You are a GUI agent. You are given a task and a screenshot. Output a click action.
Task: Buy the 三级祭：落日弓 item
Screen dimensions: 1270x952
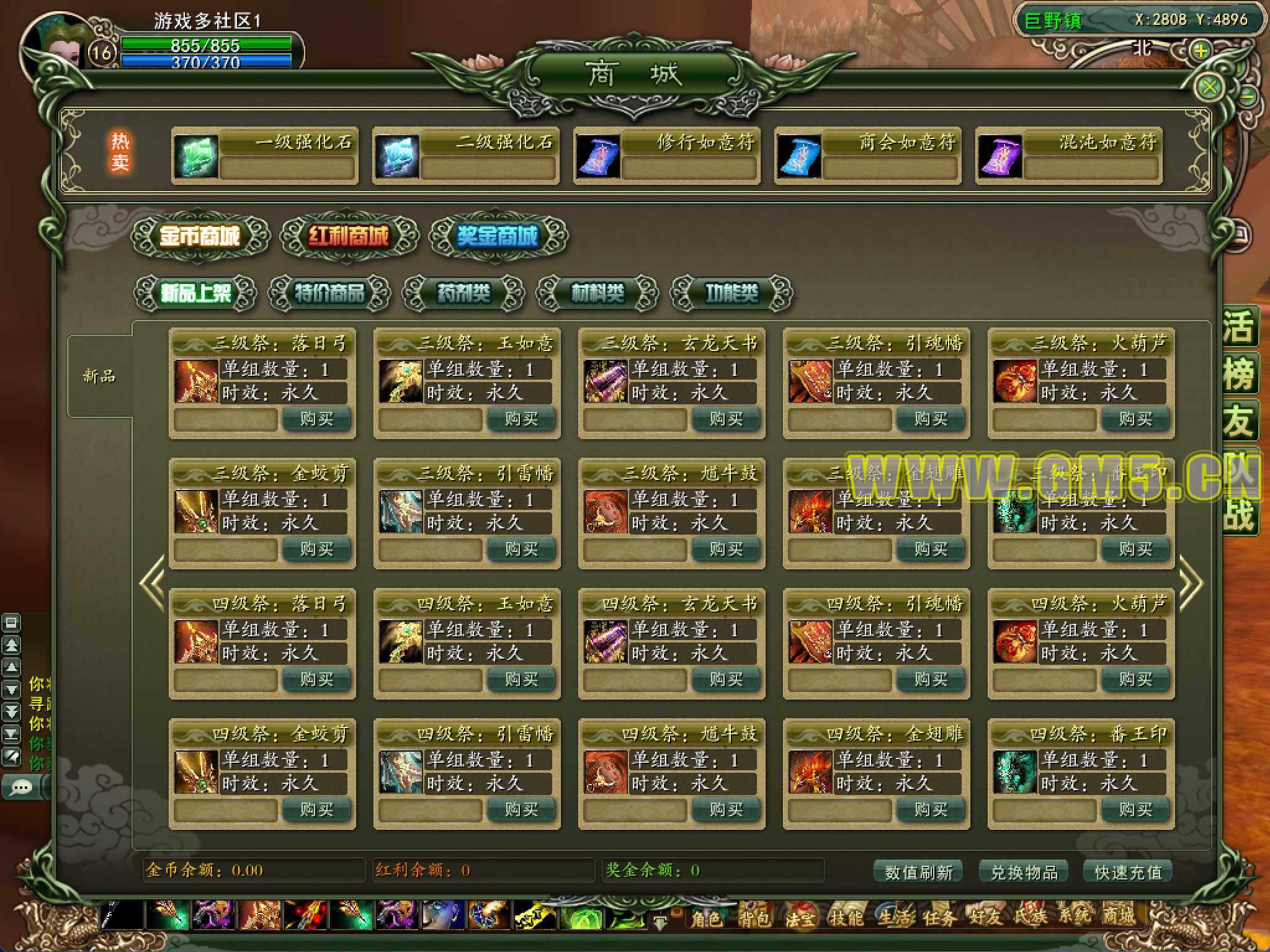pos(316,419)
